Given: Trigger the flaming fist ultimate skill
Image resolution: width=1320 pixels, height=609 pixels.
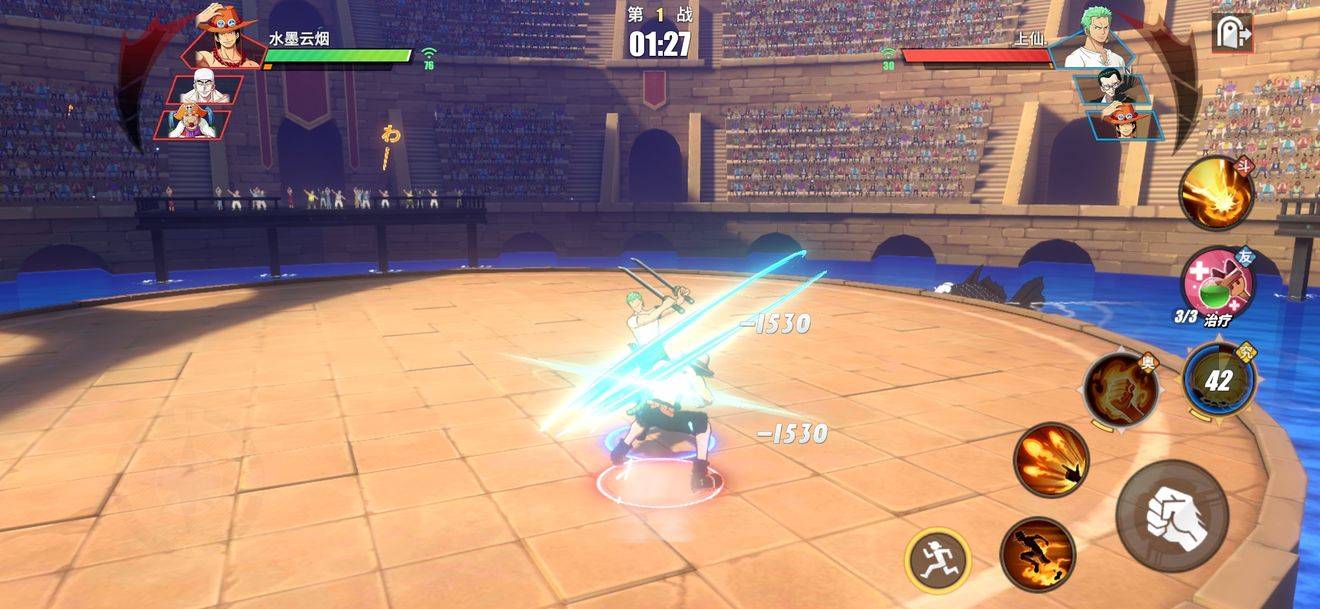Looking at the screenshot, I should pyautogui.click(x=1121, y=388).
